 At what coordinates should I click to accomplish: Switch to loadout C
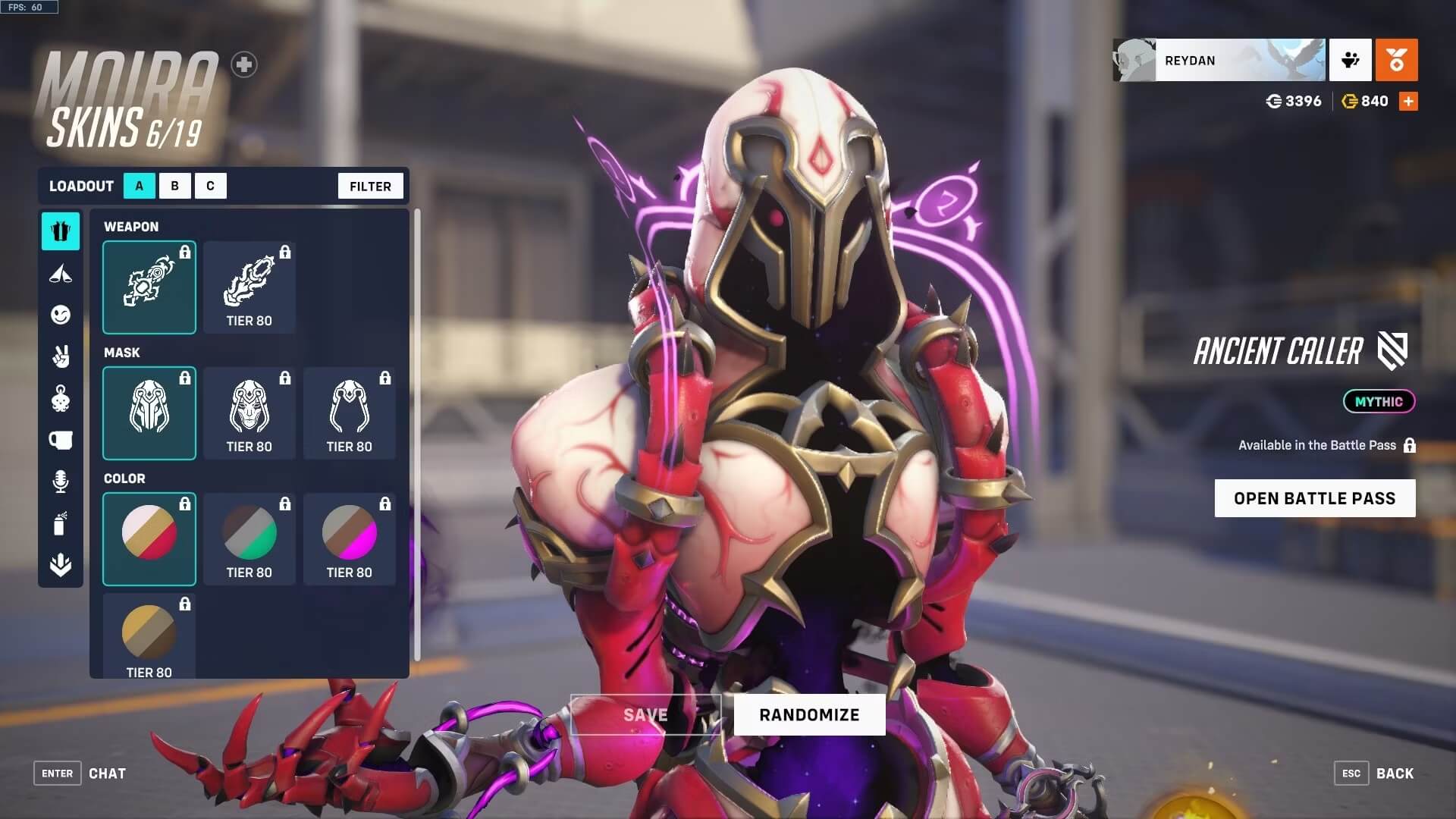click(210, 186)
